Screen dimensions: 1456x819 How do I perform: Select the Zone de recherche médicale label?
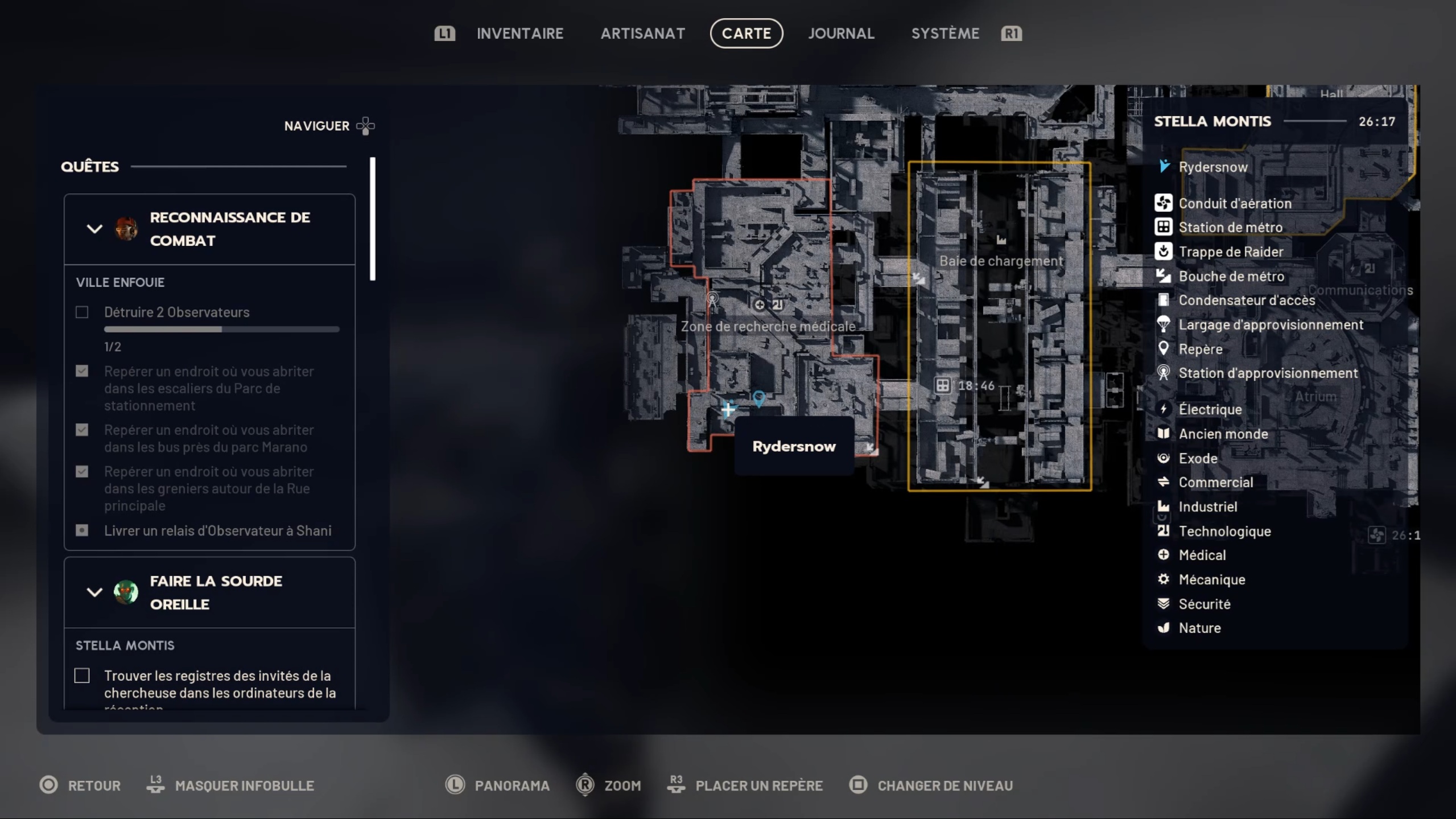coord(768,326)
